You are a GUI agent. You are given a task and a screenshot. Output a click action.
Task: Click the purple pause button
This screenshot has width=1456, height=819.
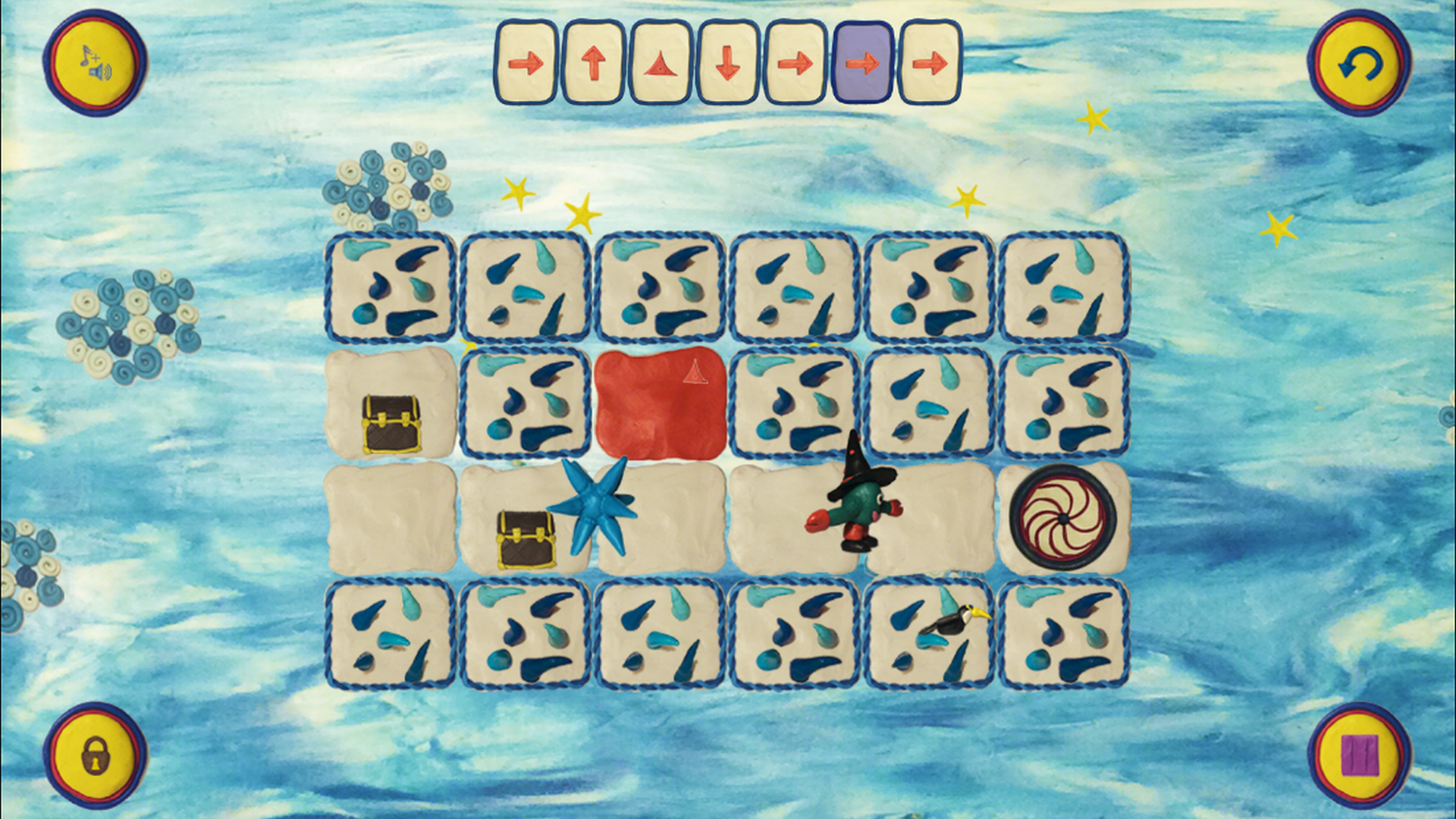(x=1360, y=755)
